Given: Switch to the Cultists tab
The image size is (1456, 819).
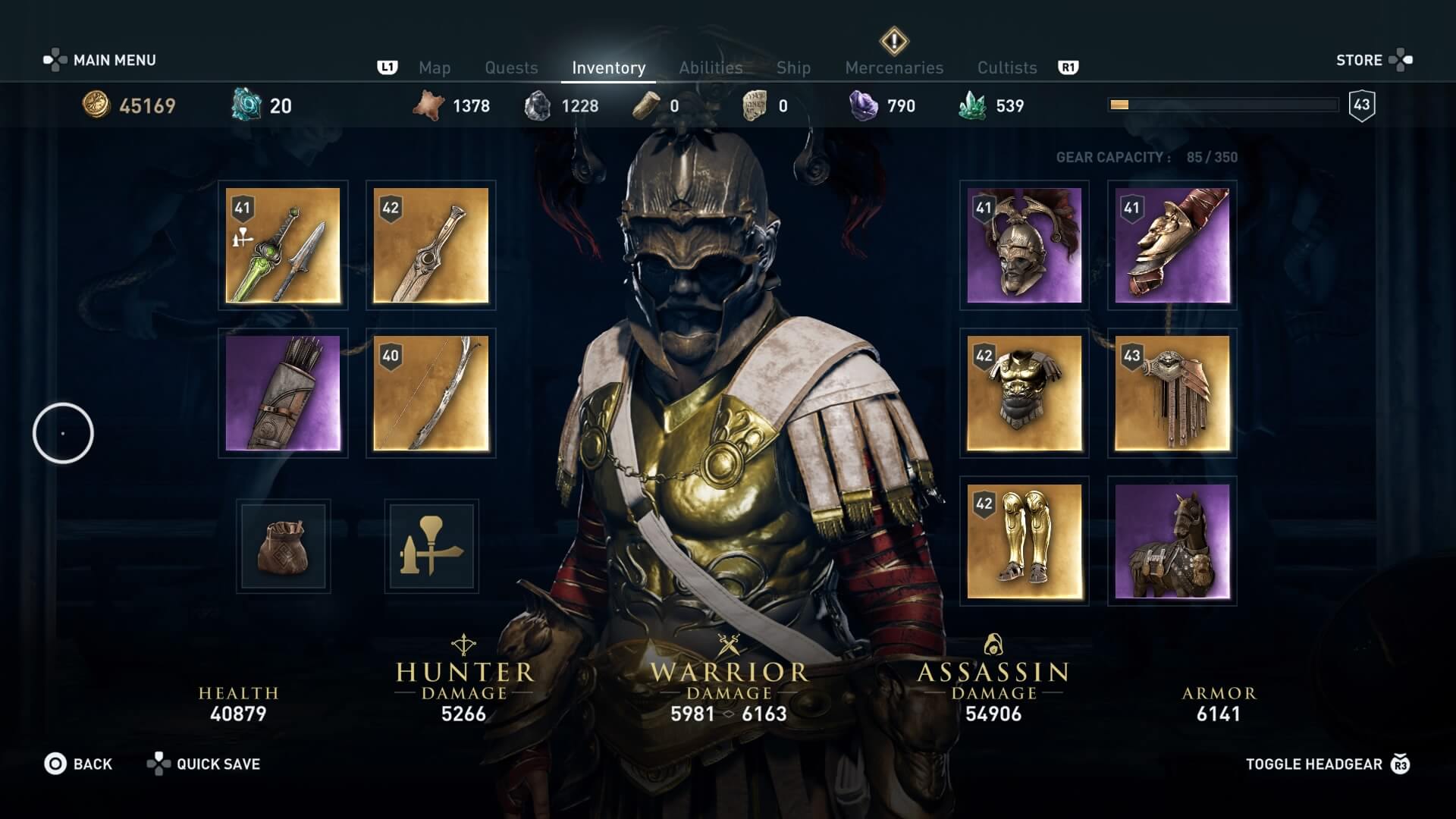Looking at the screenshot, I should [x=1007, y=68].
